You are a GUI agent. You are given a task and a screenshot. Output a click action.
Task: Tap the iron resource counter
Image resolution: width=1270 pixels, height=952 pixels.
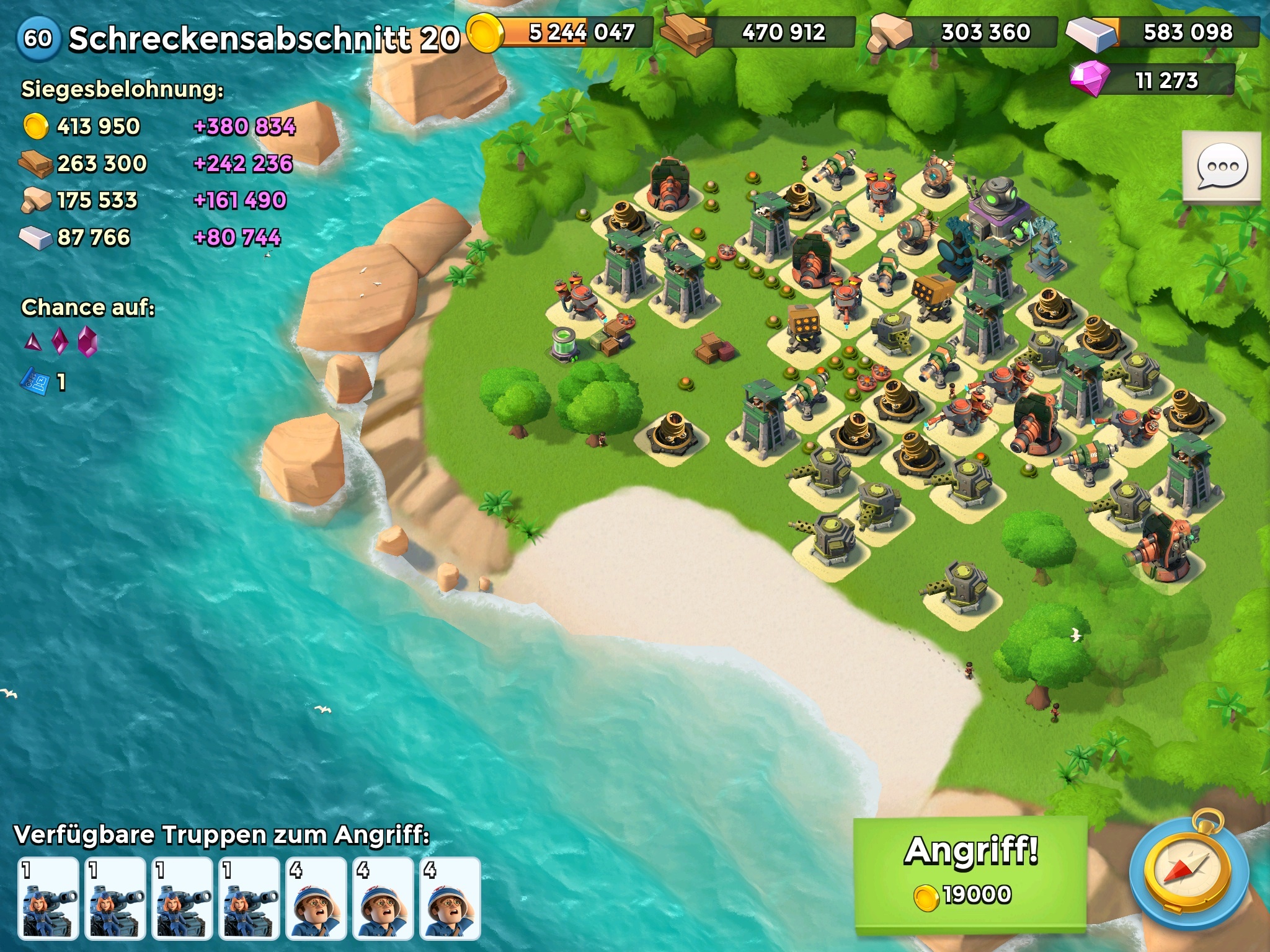click(x=1163, y=32)
